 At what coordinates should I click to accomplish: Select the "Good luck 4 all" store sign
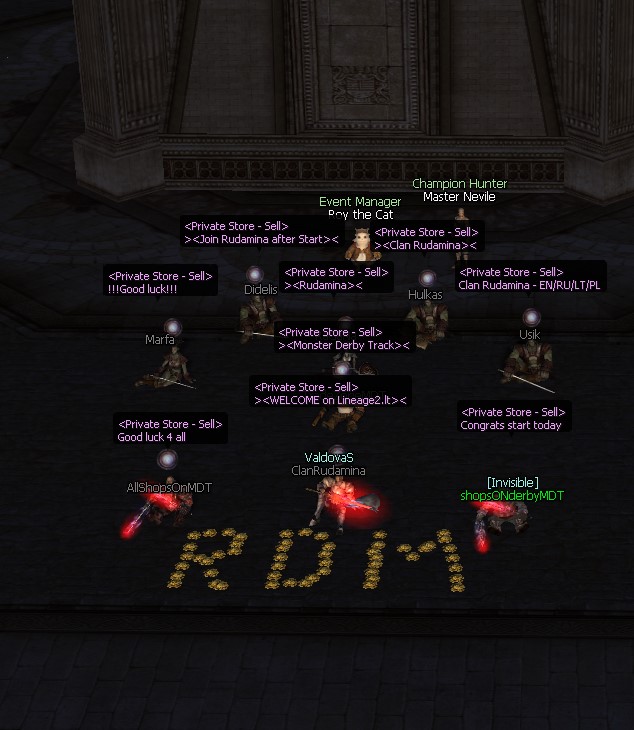(170, 430)
